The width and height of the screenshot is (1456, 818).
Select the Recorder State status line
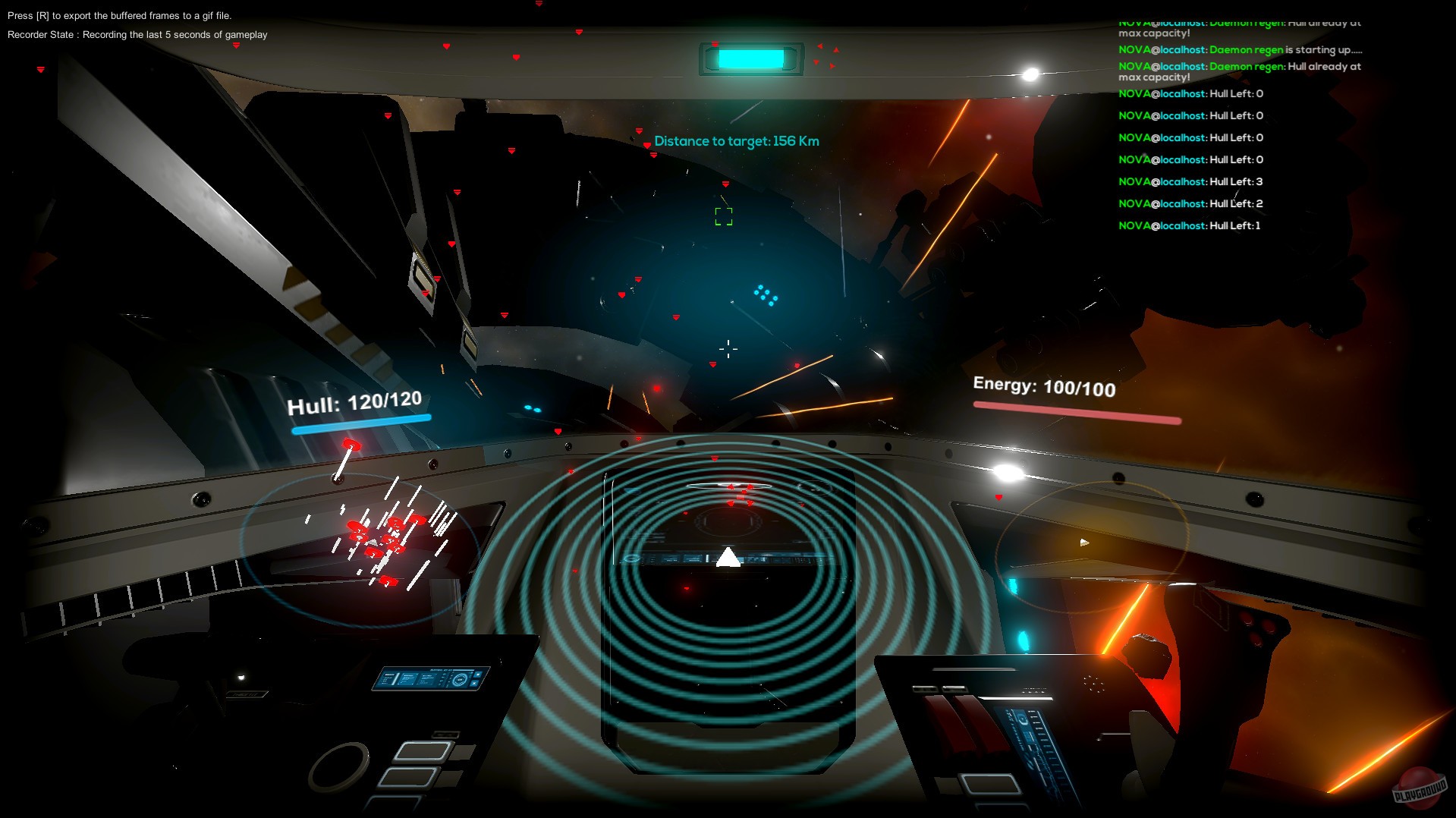pos(137,34)
